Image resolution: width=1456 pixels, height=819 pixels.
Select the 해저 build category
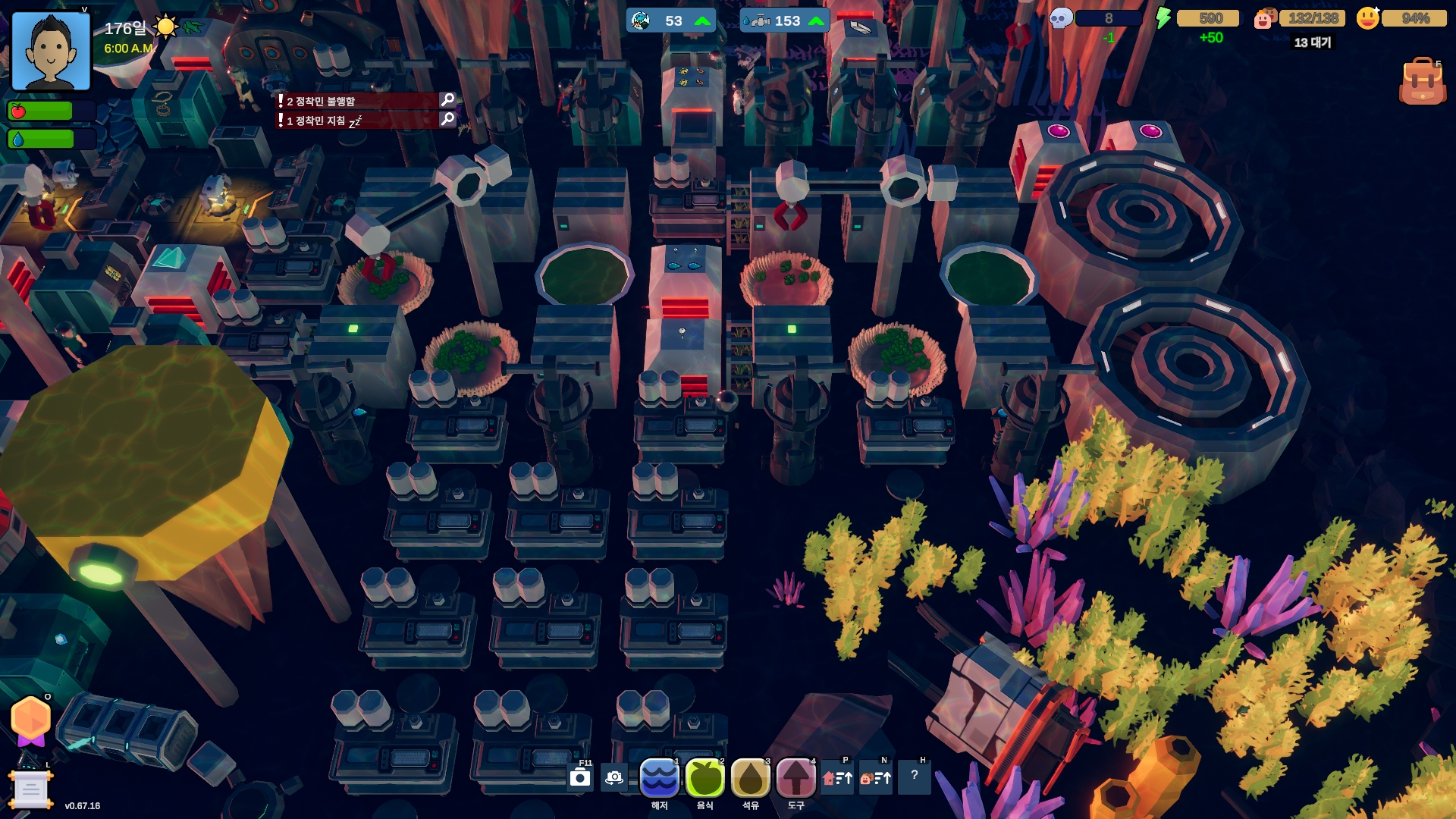coord(659,777)
